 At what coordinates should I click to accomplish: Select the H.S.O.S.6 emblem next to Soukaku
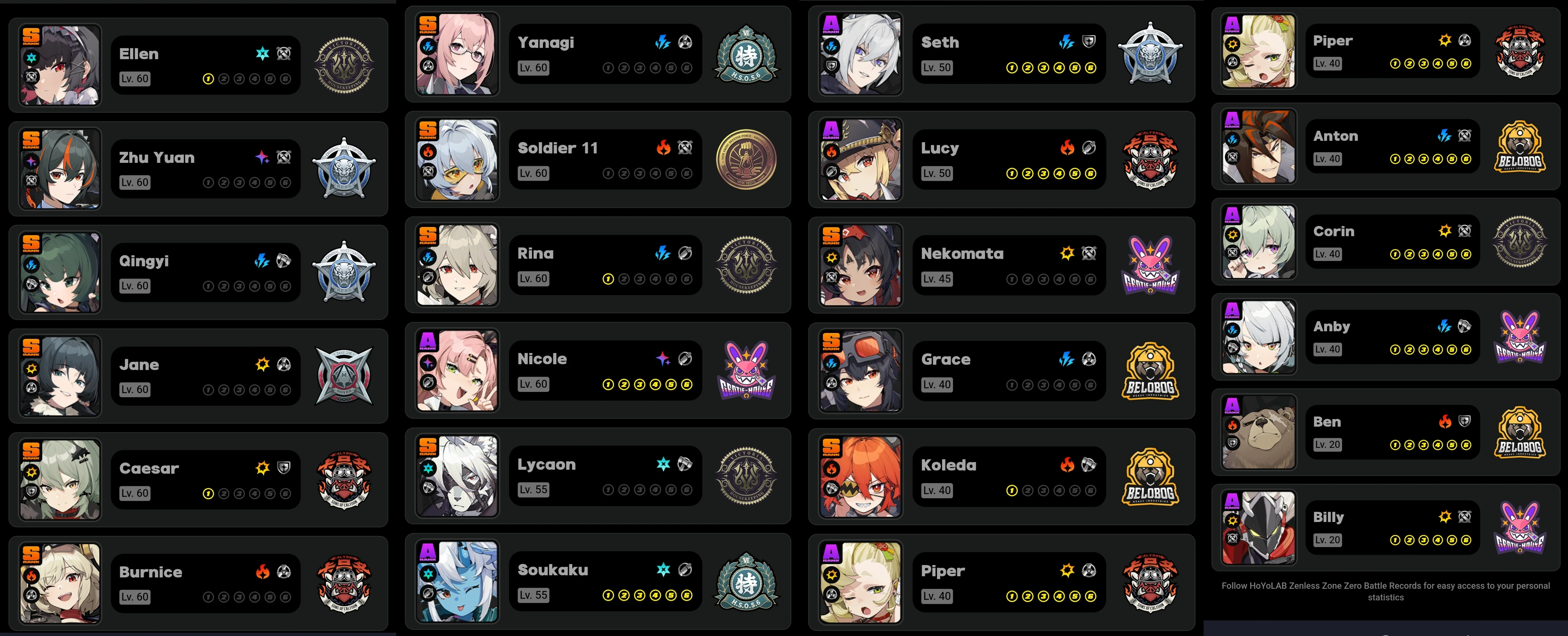pyautogui.click(x=746, y=581)
